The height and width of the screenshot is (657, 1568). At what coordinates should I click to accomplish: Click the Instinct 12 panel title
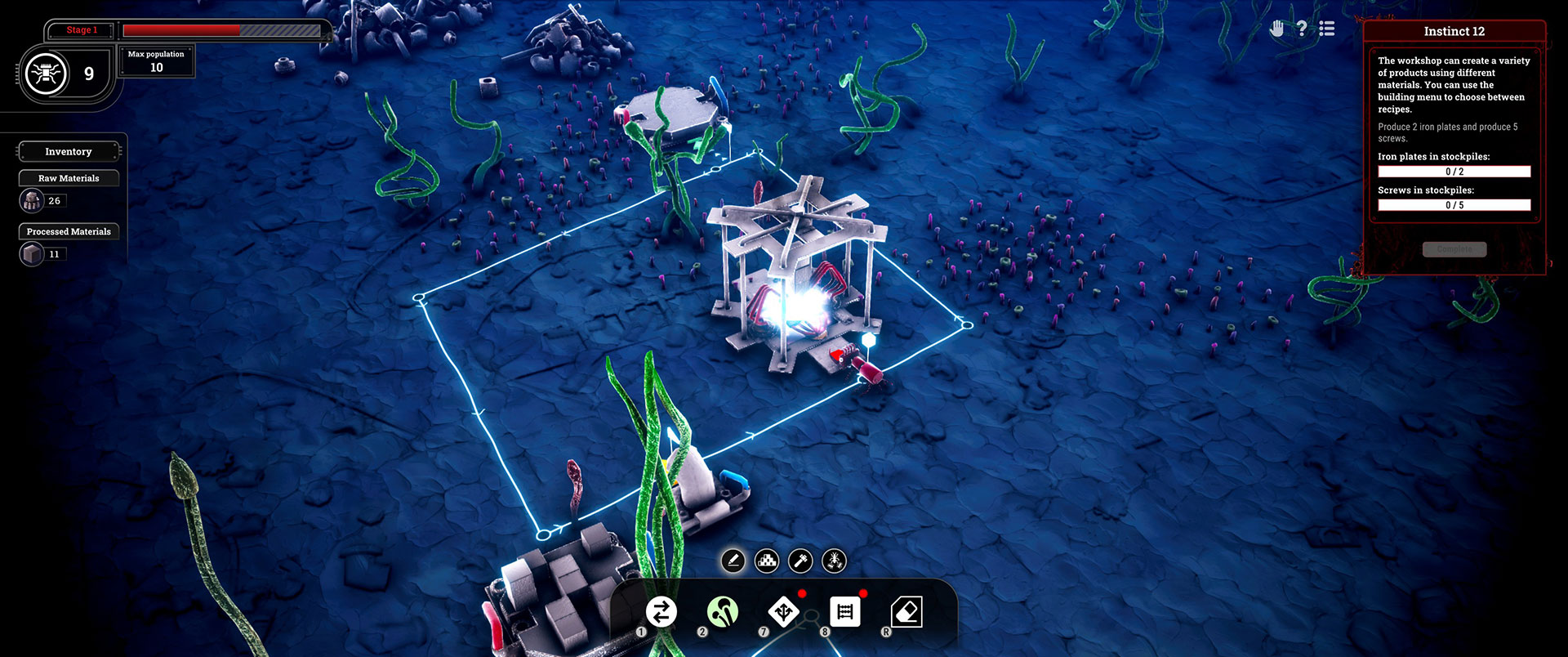point(1454,32)
